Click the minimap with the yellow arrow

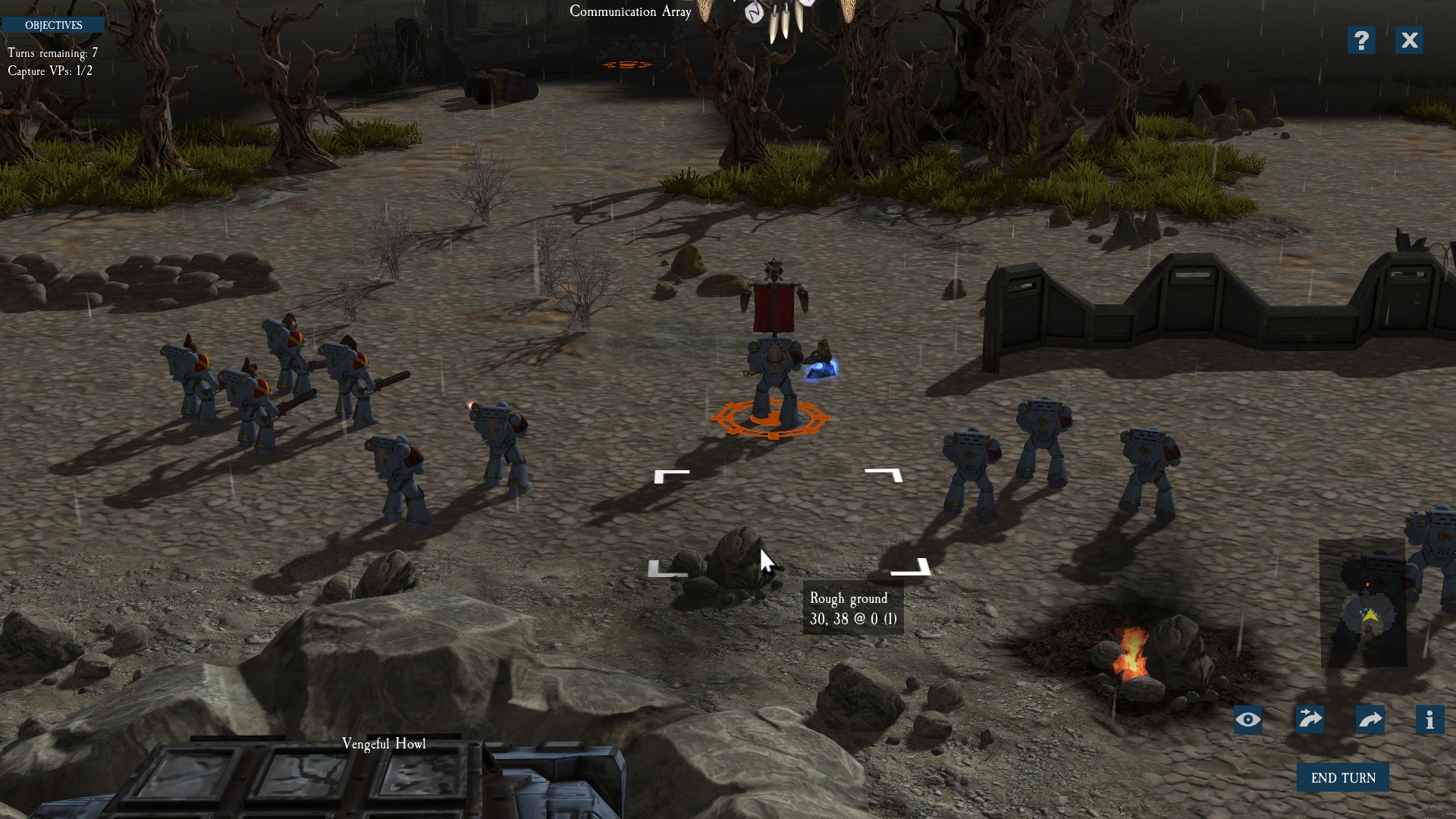pyautogui.click(x=1363, y=605)
